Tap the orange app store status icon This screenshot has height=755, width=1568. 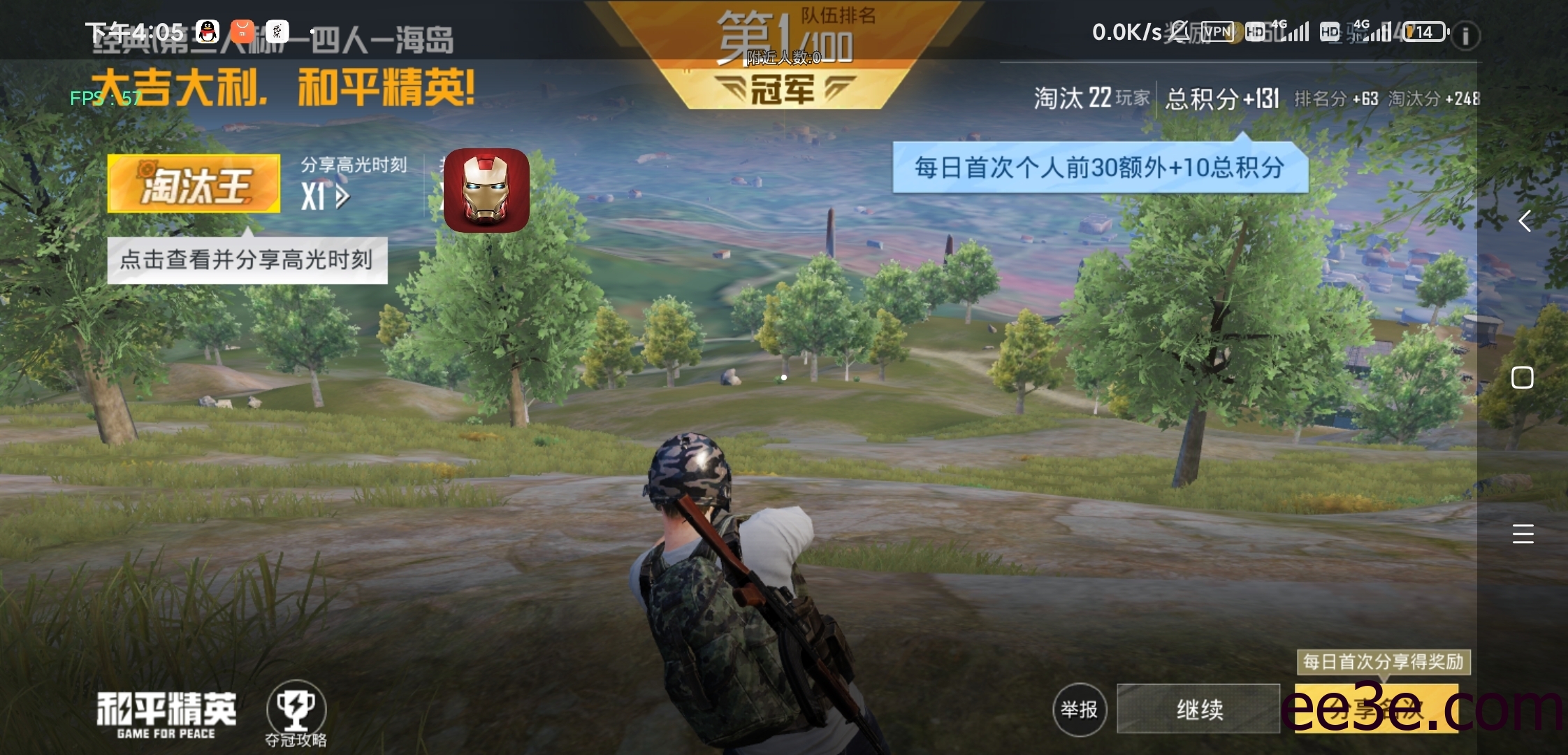tap(241, 31)
